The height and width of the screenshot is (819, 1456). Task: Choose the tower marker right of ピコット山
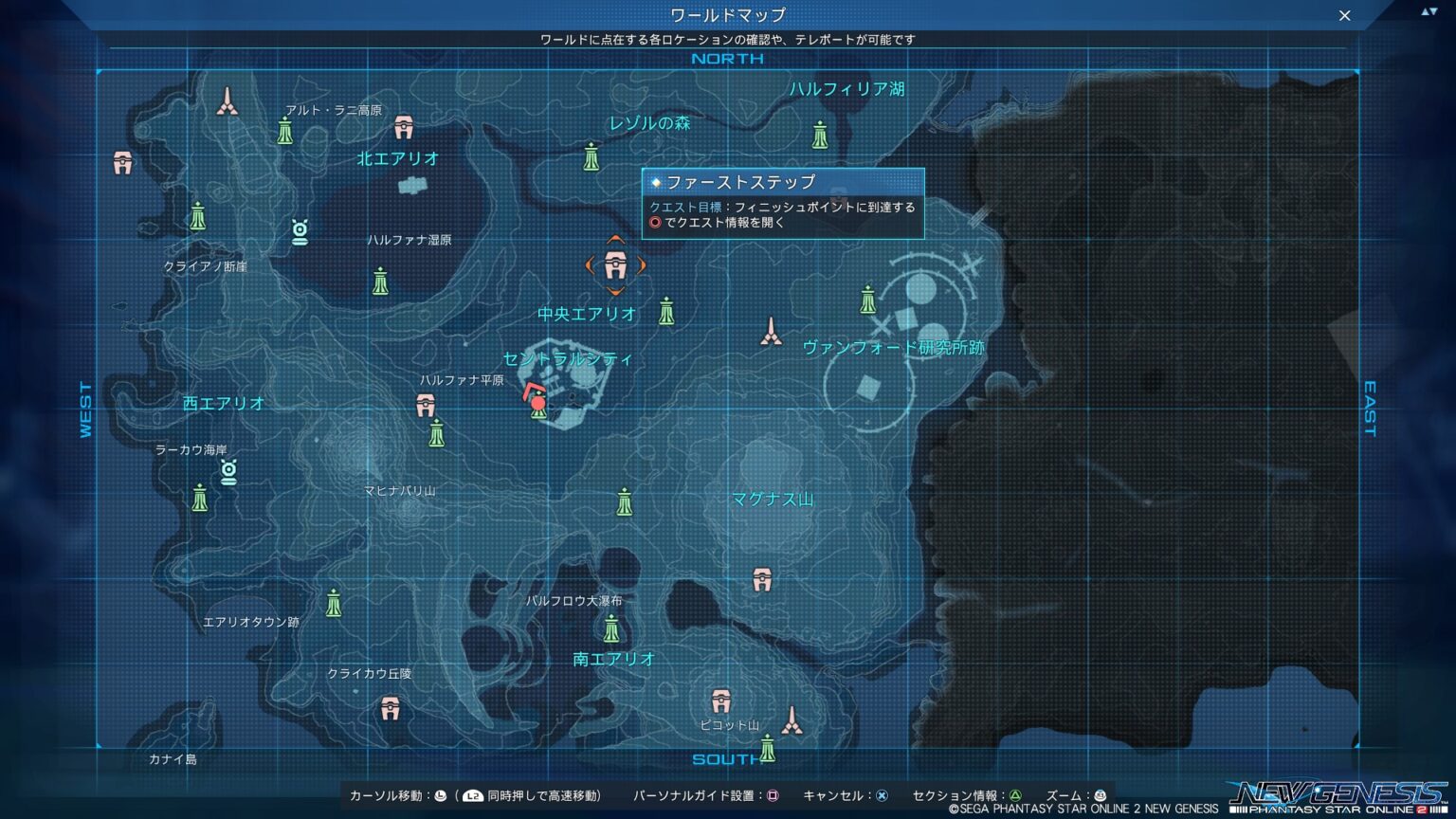coord(792,721)
